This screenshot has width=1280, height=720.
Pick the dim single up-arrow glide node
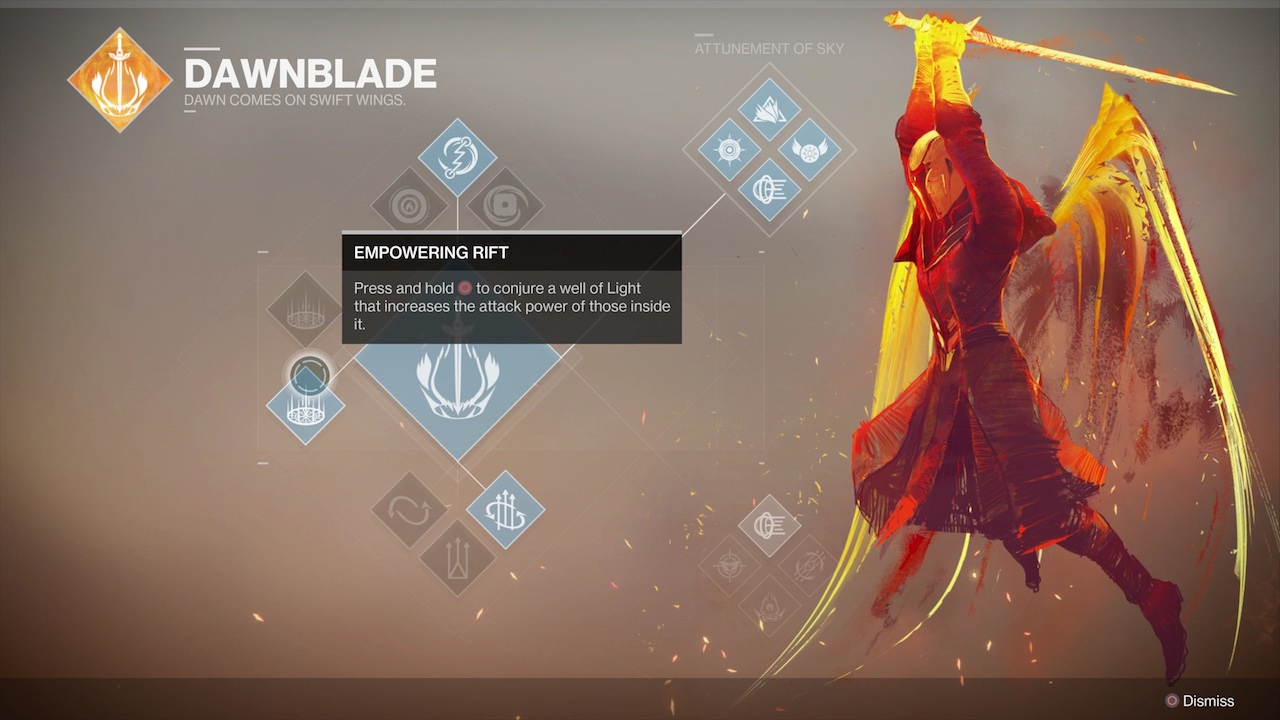[457, 558]
